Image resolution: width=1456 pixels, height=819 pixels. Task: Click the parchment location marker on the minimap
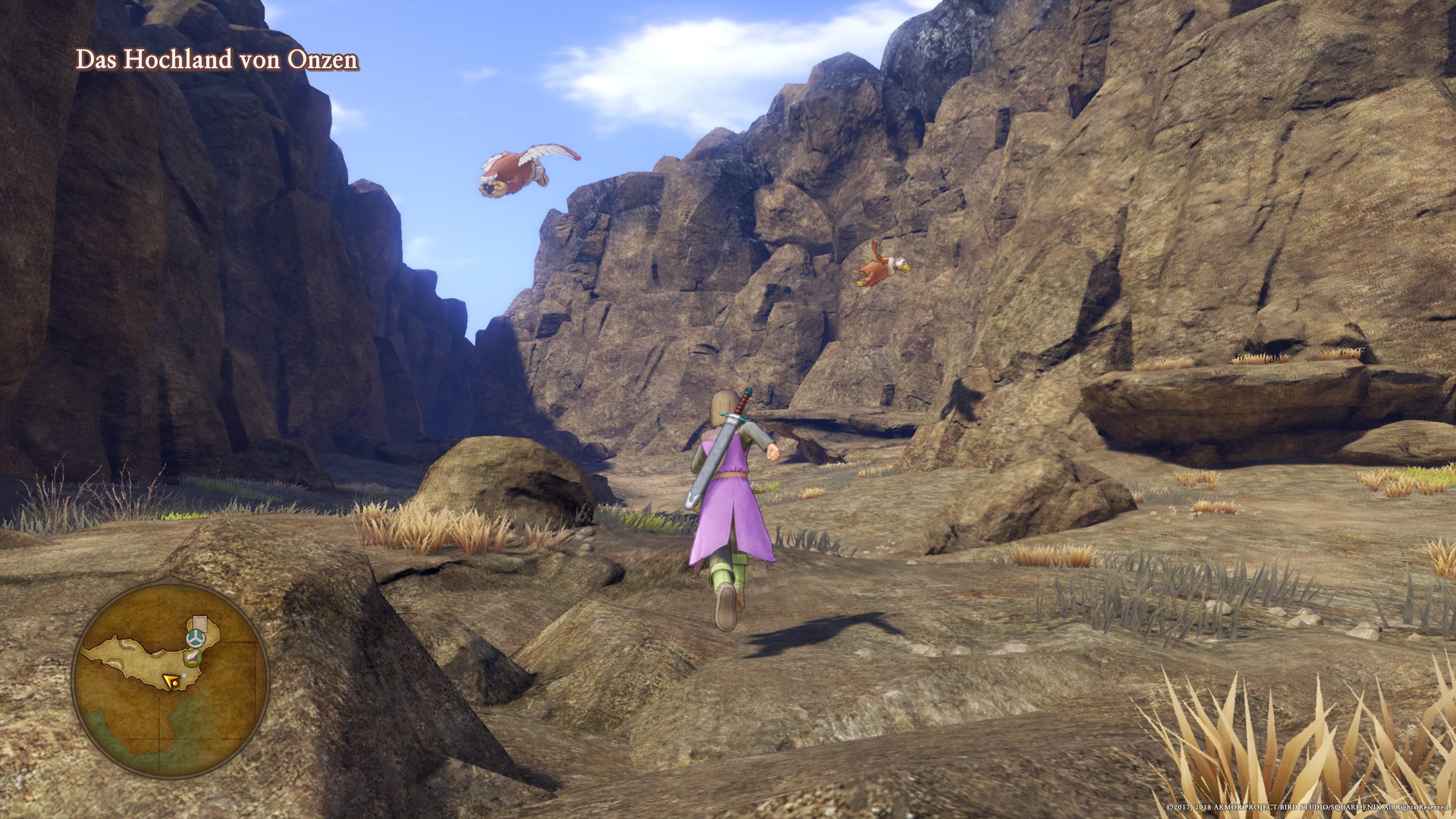coord(199,623)
